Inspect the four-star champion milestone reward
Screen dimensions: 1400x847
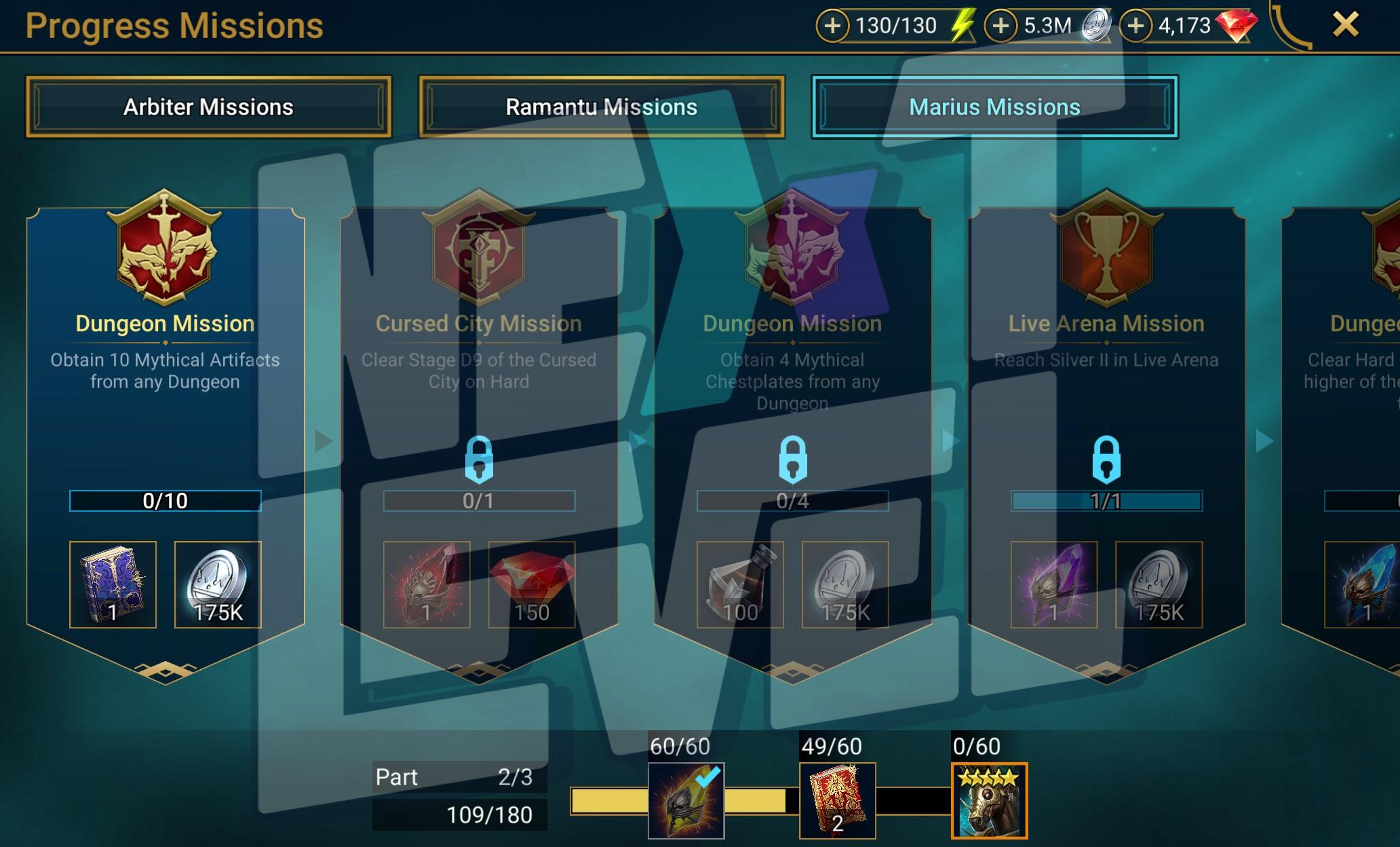989,801
